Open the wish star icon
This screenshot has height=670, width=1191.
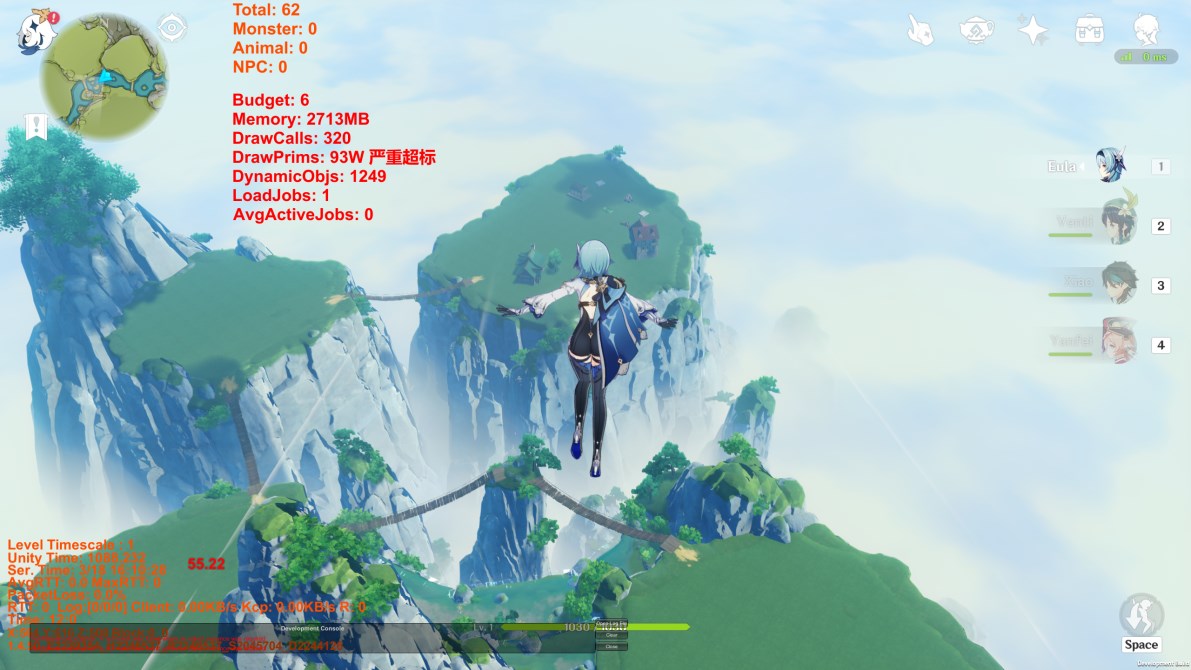1033,30
